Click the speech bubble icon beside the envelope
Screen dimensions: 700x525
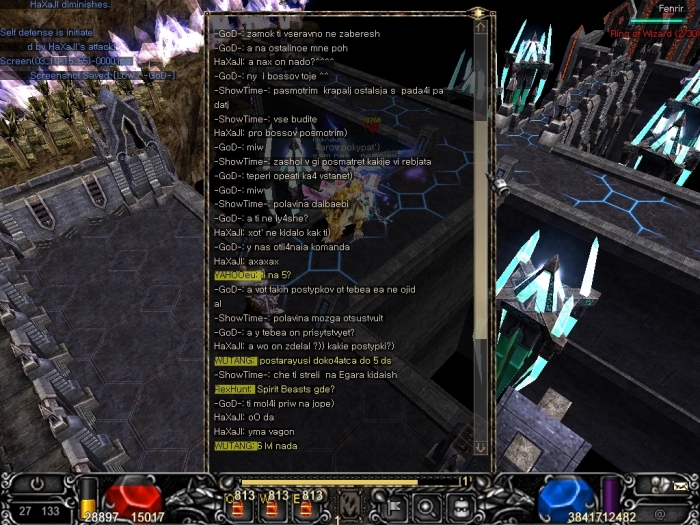pyautogui.click(x=657, y=485)
